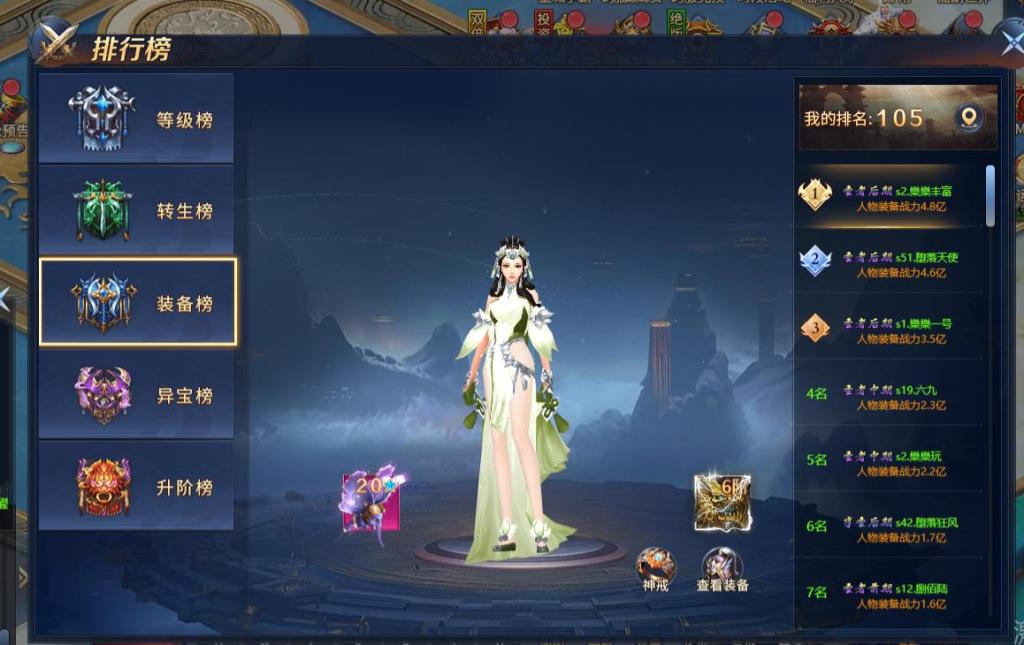
Task: Open the 转生榜 rebirth ranking tab
Action: (137, 211)
